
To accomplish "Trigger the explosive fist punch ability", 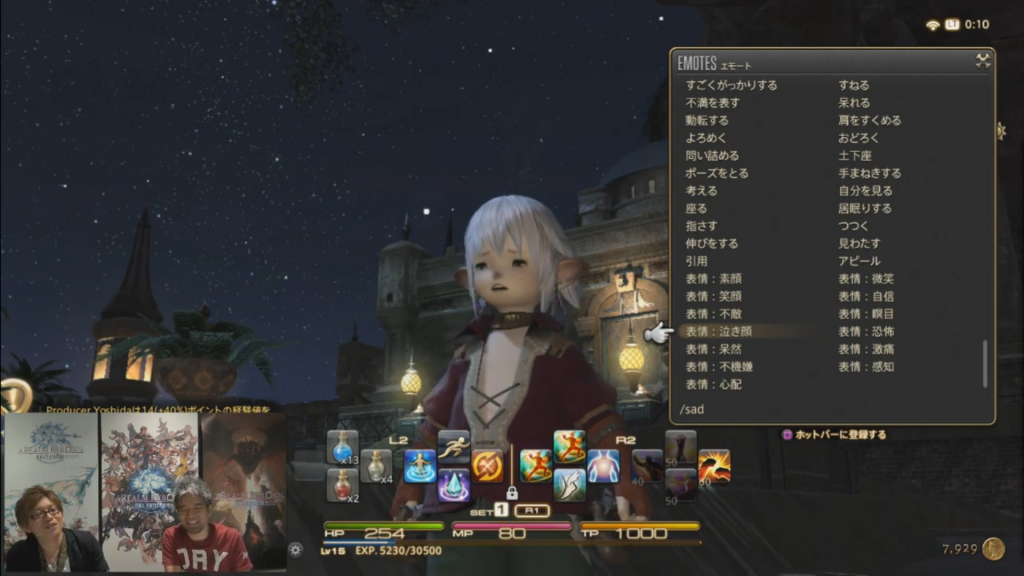I will [714, 466].
